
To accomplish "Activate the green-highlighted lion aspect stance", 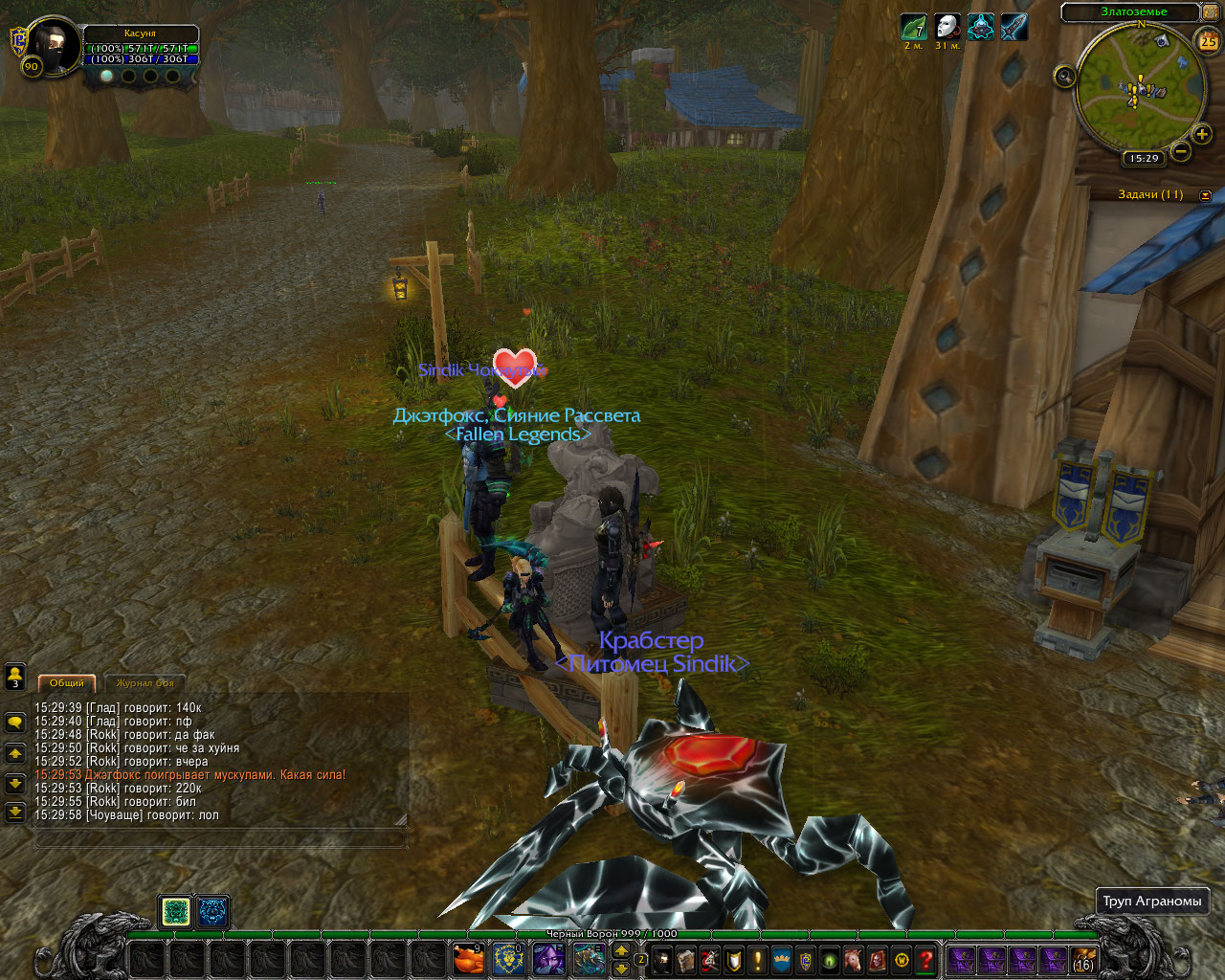I will tap(176, 912).
